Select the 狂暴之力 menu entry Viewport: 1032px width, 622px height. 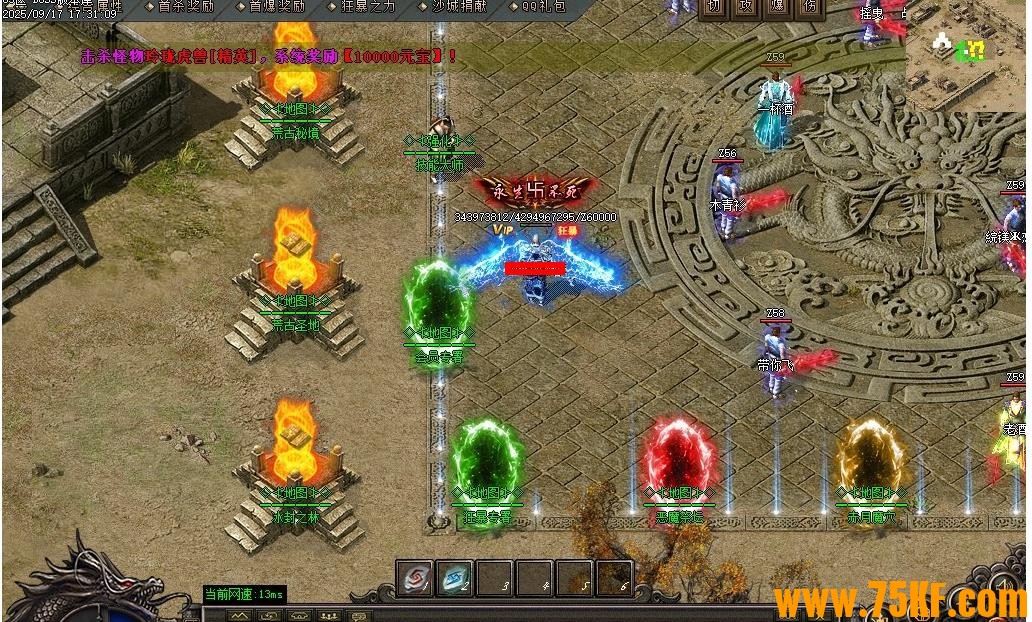coord(367,6)
